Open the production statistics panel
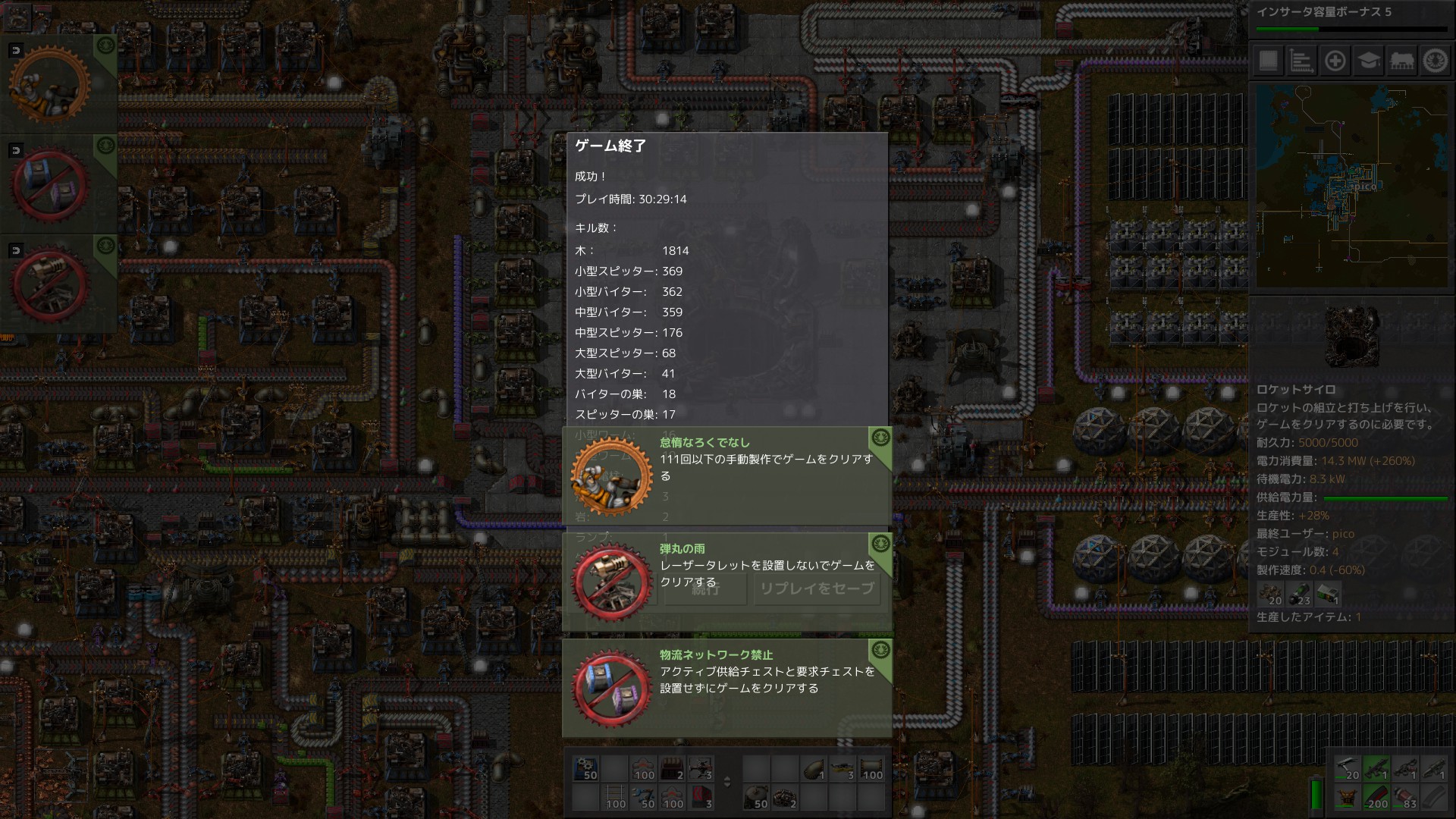 coord(1301,61)
